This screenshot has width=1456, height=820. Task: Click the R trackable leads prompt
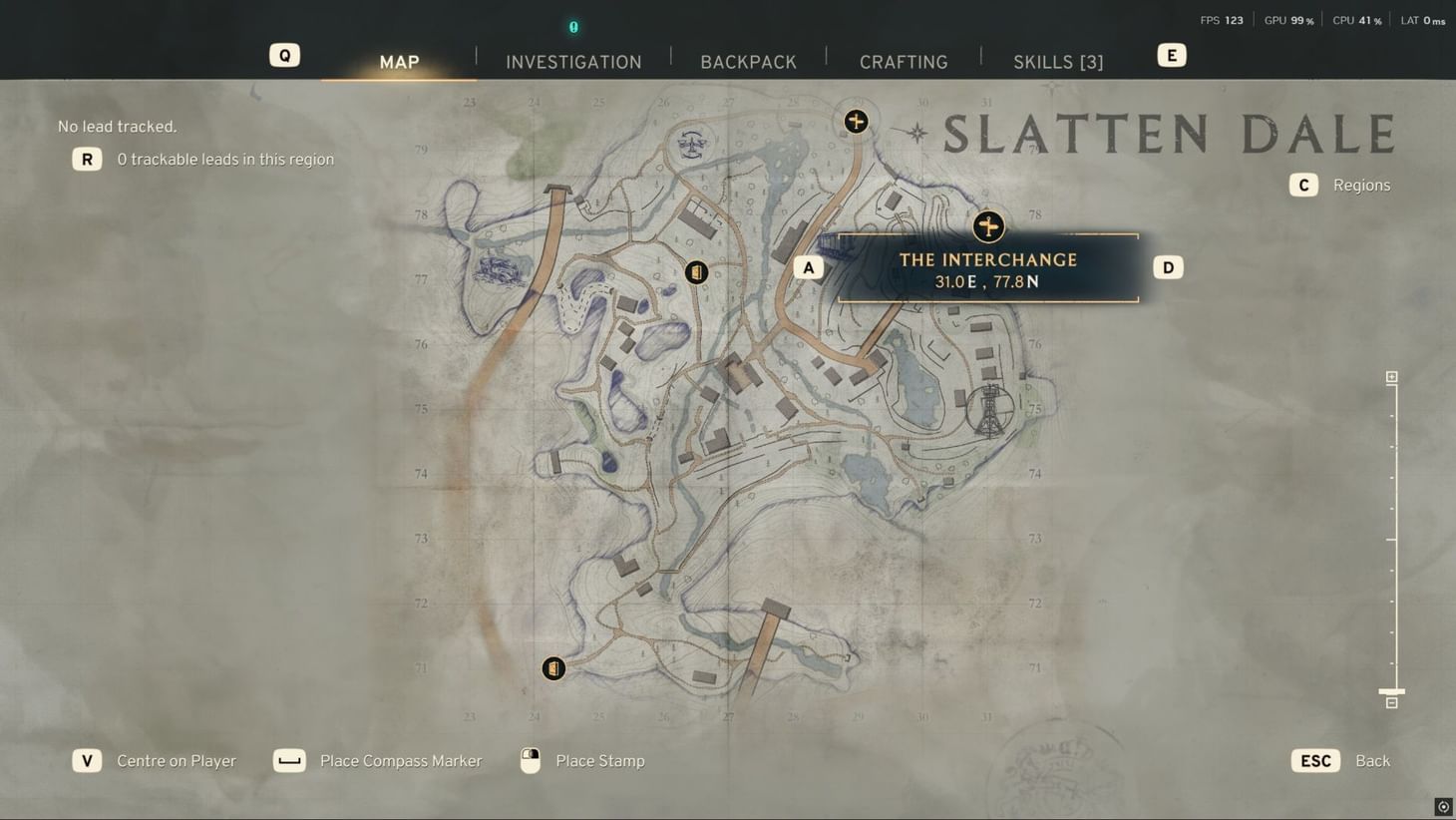pyautogui.click(x=87, y=159)
